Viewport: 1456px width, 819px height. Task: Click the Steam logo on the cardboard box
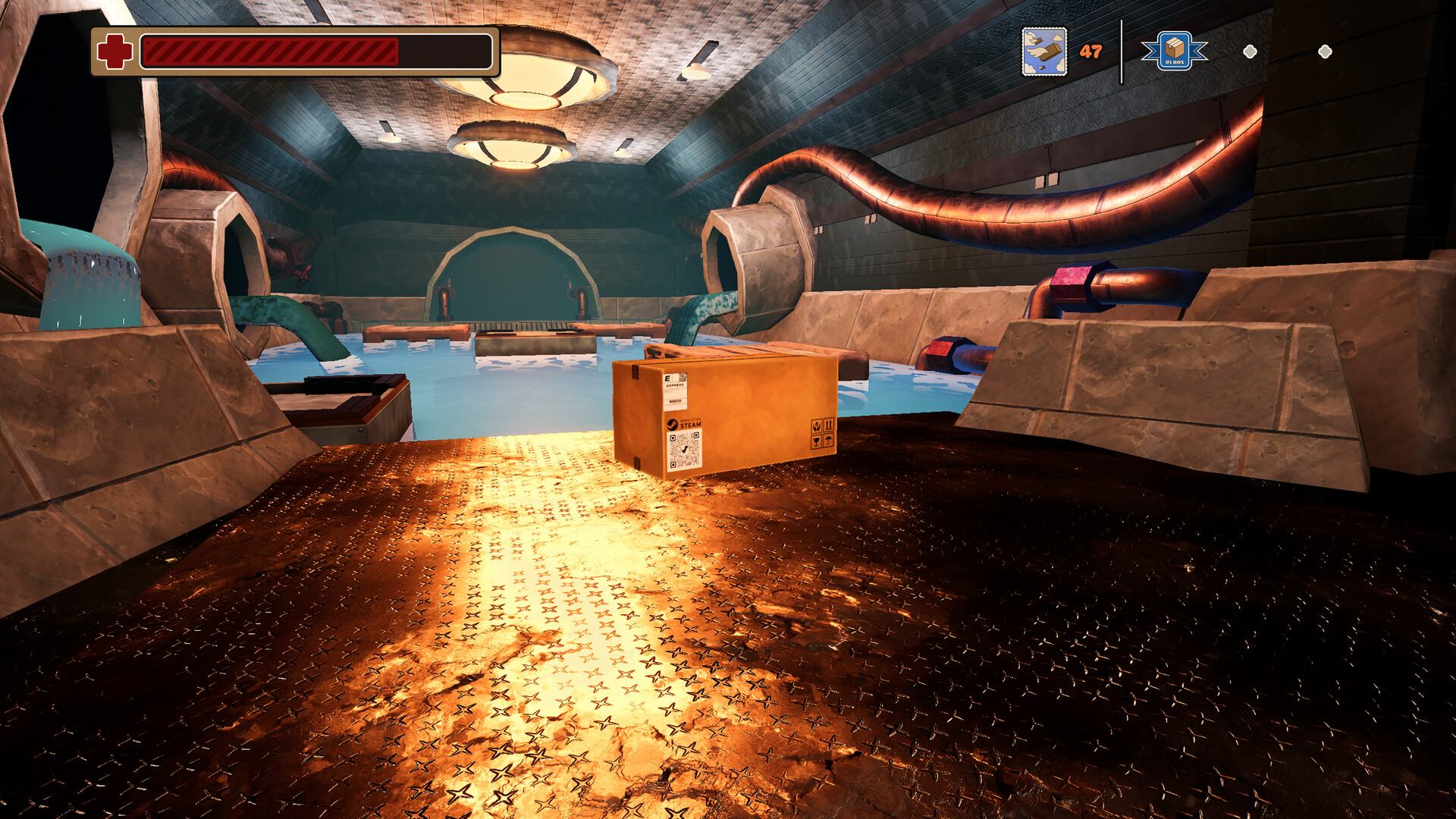click(673, 424)
